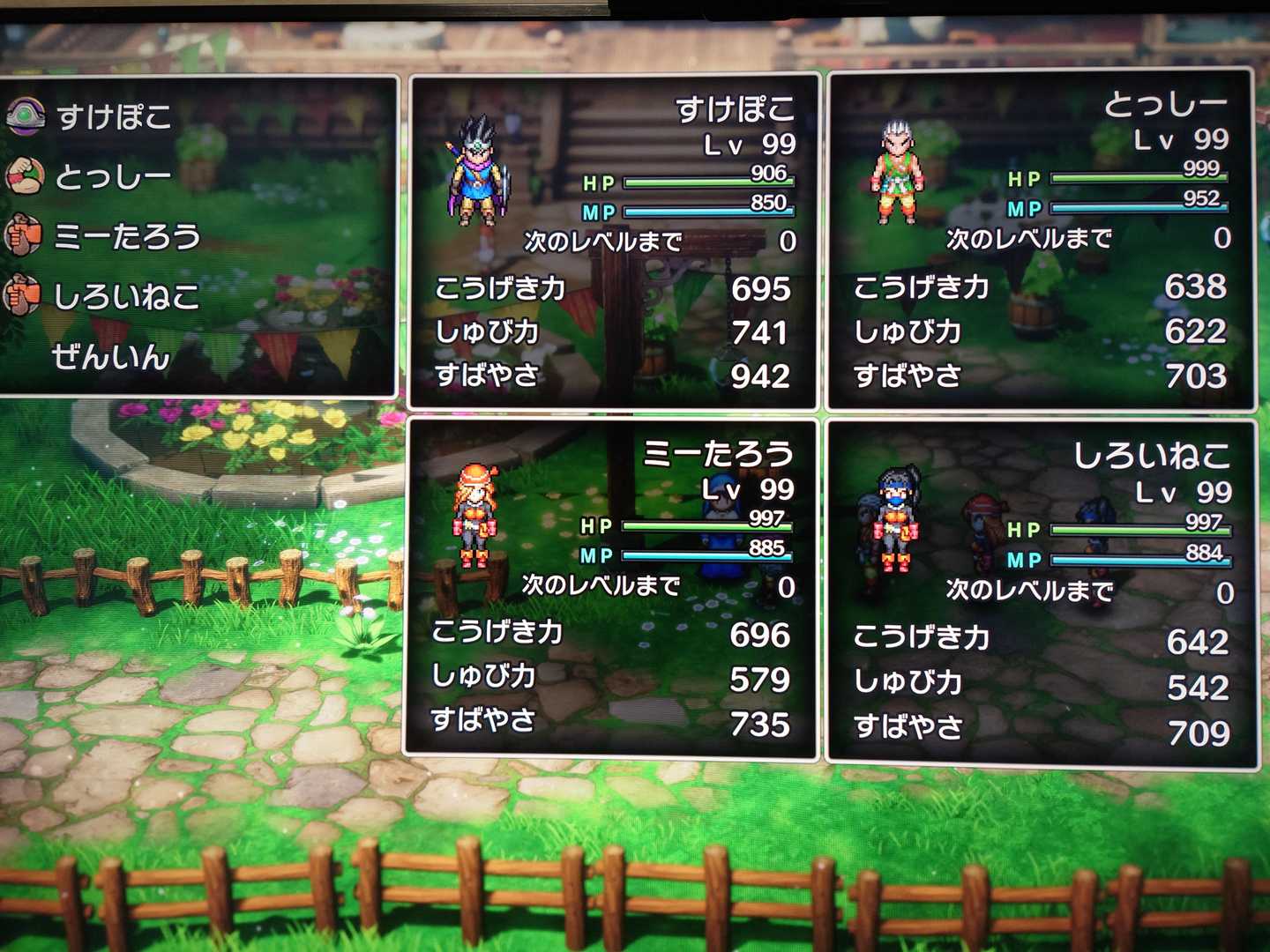
Task: Select しろいねこ's status panel
Action: (1042, 593)
